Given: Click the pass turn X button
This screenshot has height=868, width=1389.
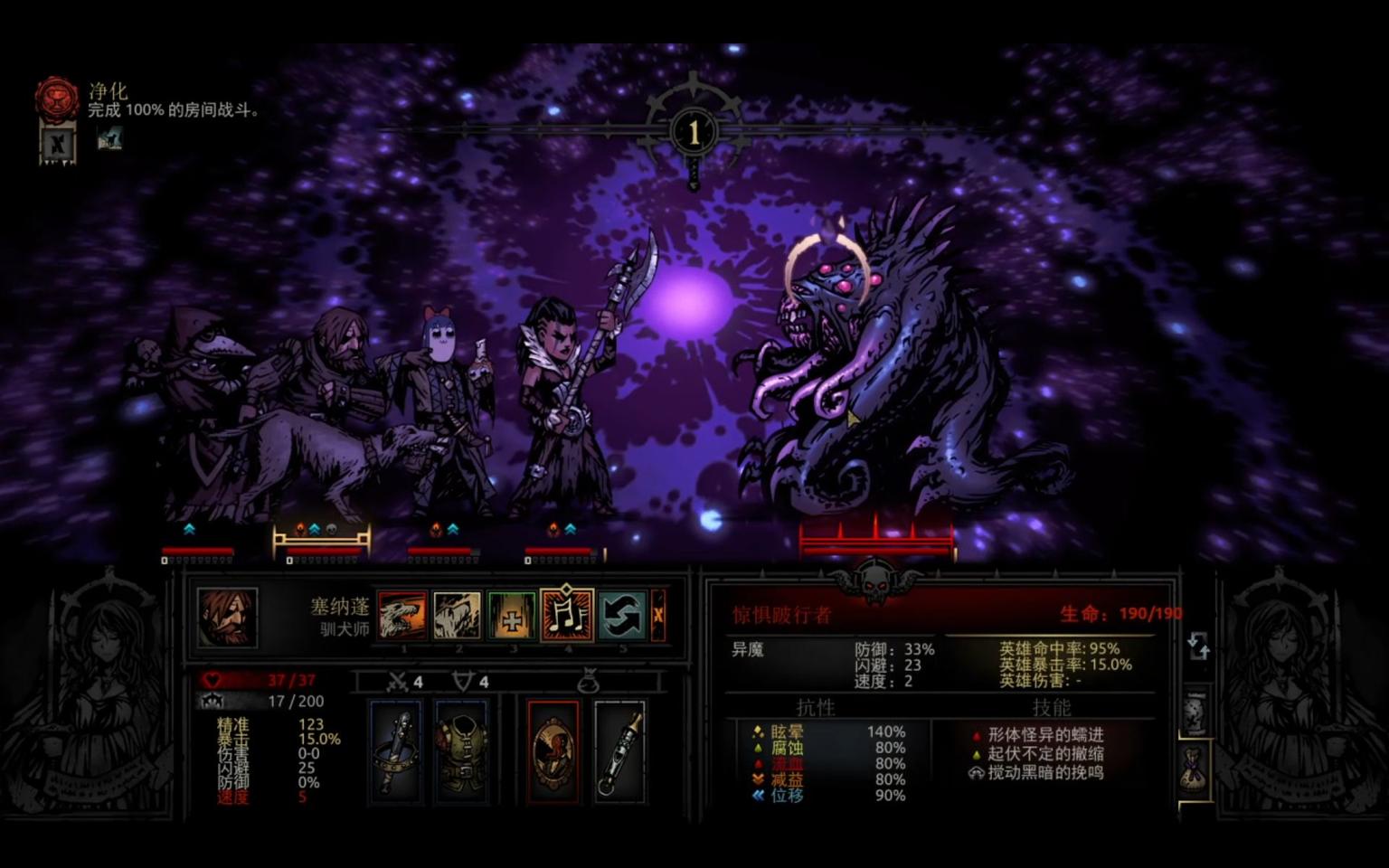Looking at the screenshot, I should 658,616.
